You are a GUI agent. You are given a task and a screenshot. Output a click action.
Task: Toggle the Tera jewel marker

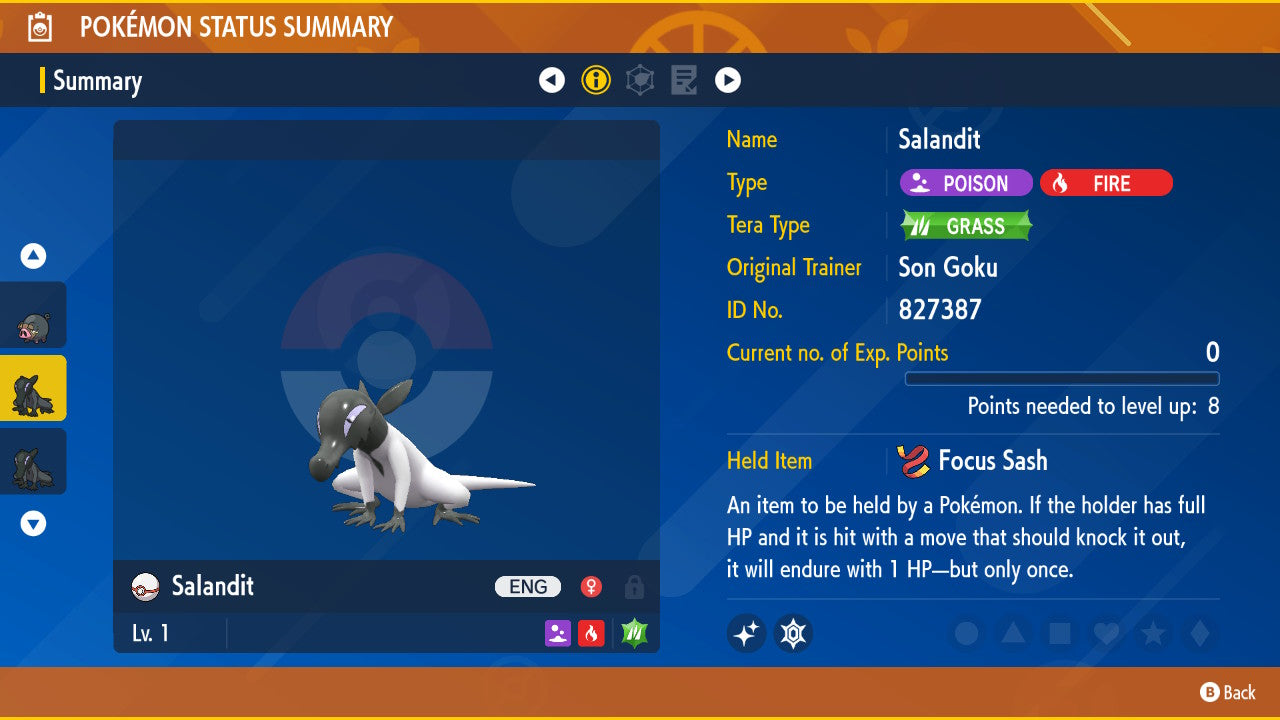(793, 633)
